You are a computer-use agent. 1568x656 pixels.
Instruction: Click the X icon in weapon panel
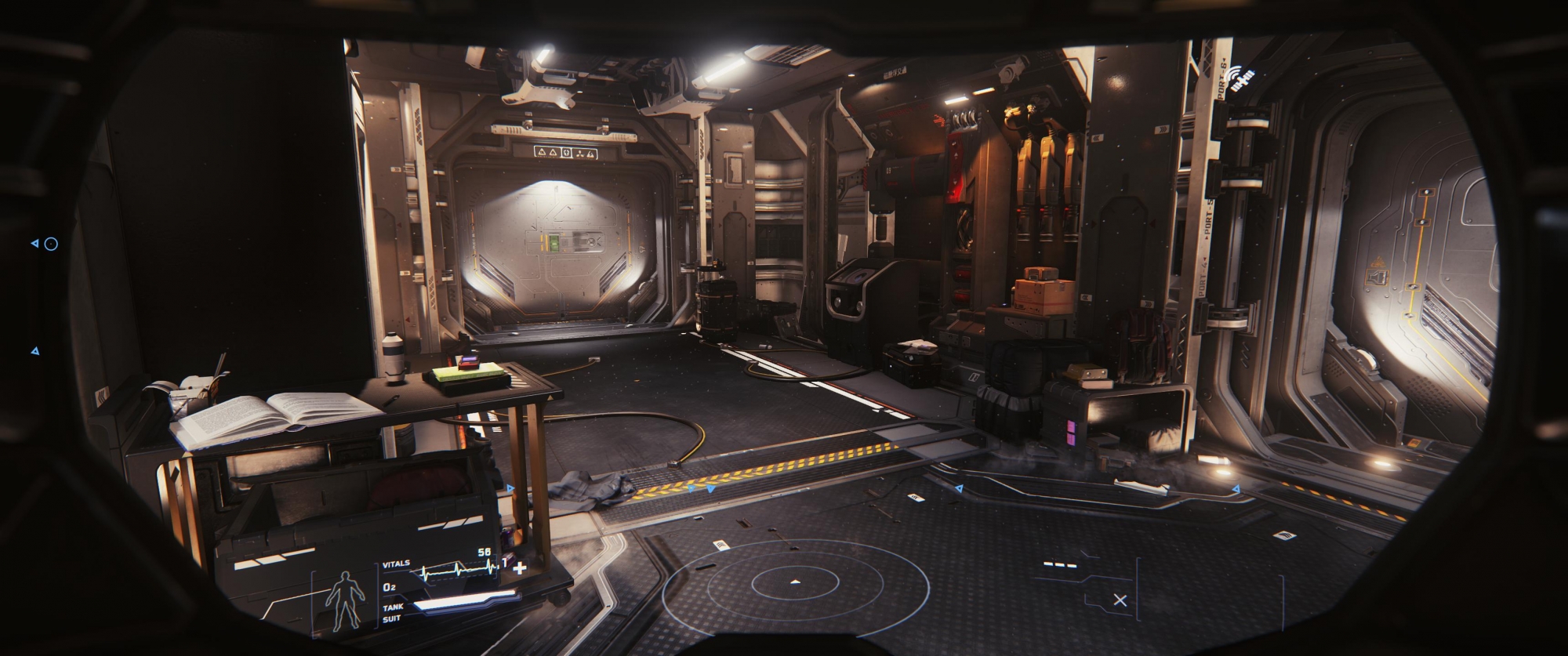[1120, 600]
